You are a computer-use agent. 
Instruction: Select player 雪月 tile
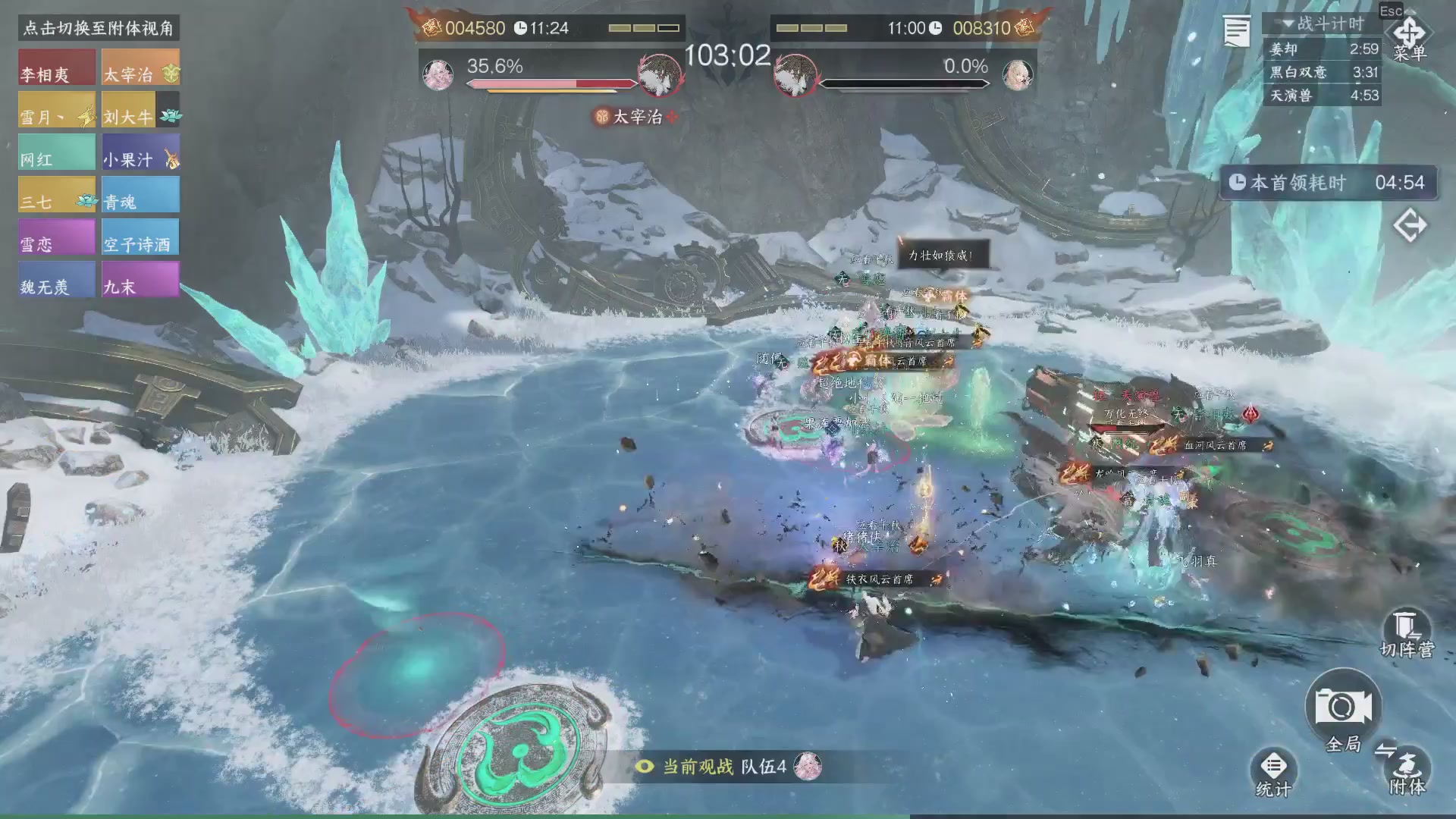click(x=57, y=110)
